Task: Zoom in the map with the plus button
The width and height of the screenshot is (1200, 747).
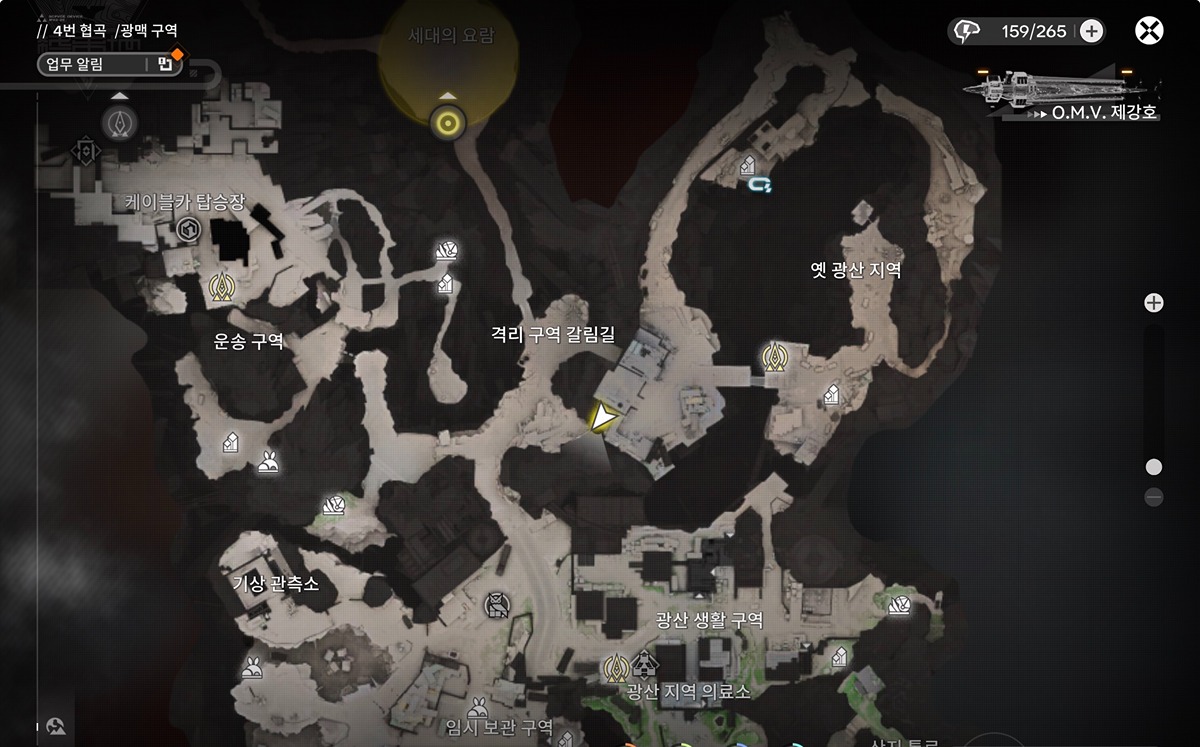Action: coord(1154,303)
